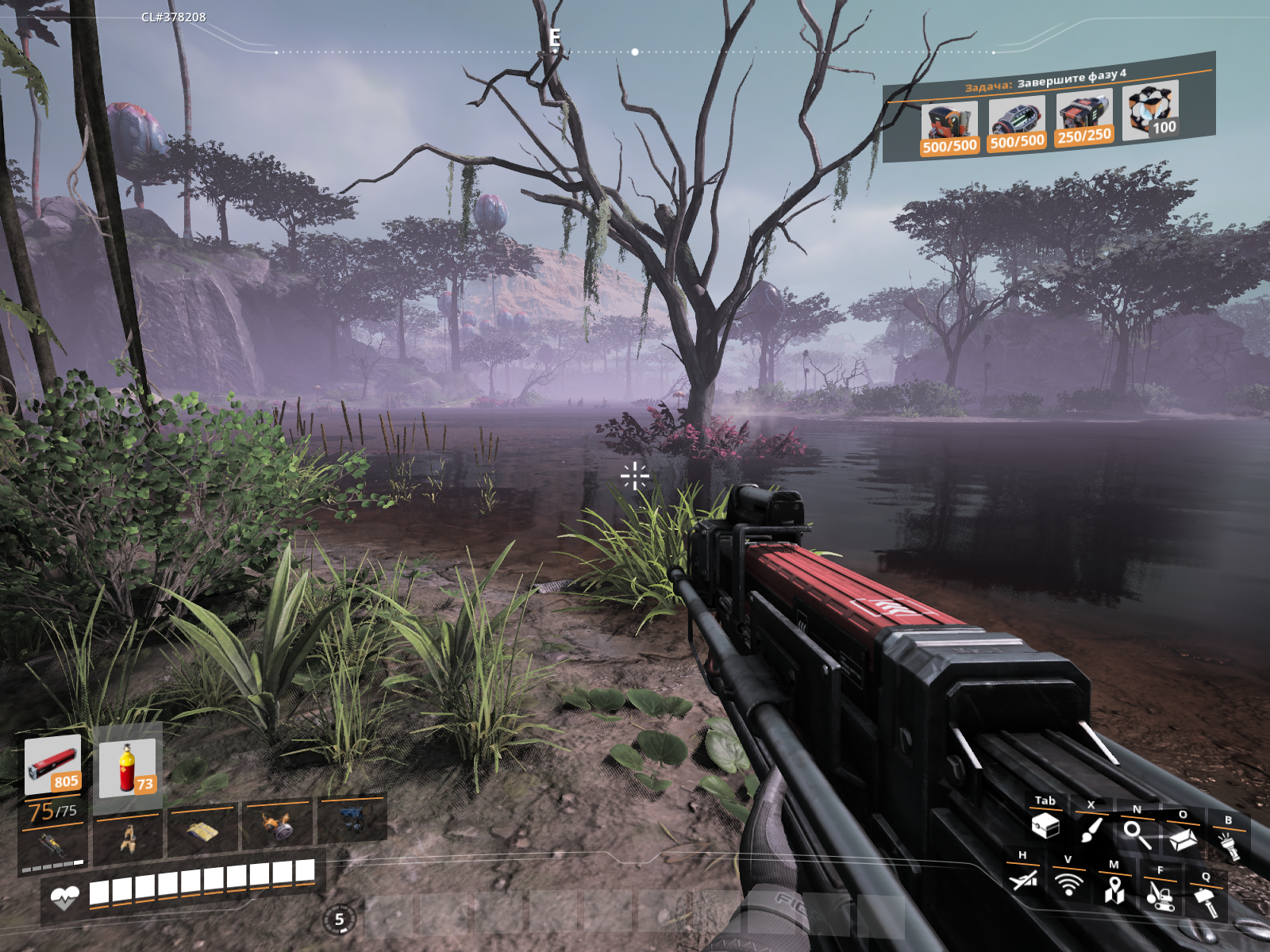Select the equipped rifle weapon slot

coord(52,845)
